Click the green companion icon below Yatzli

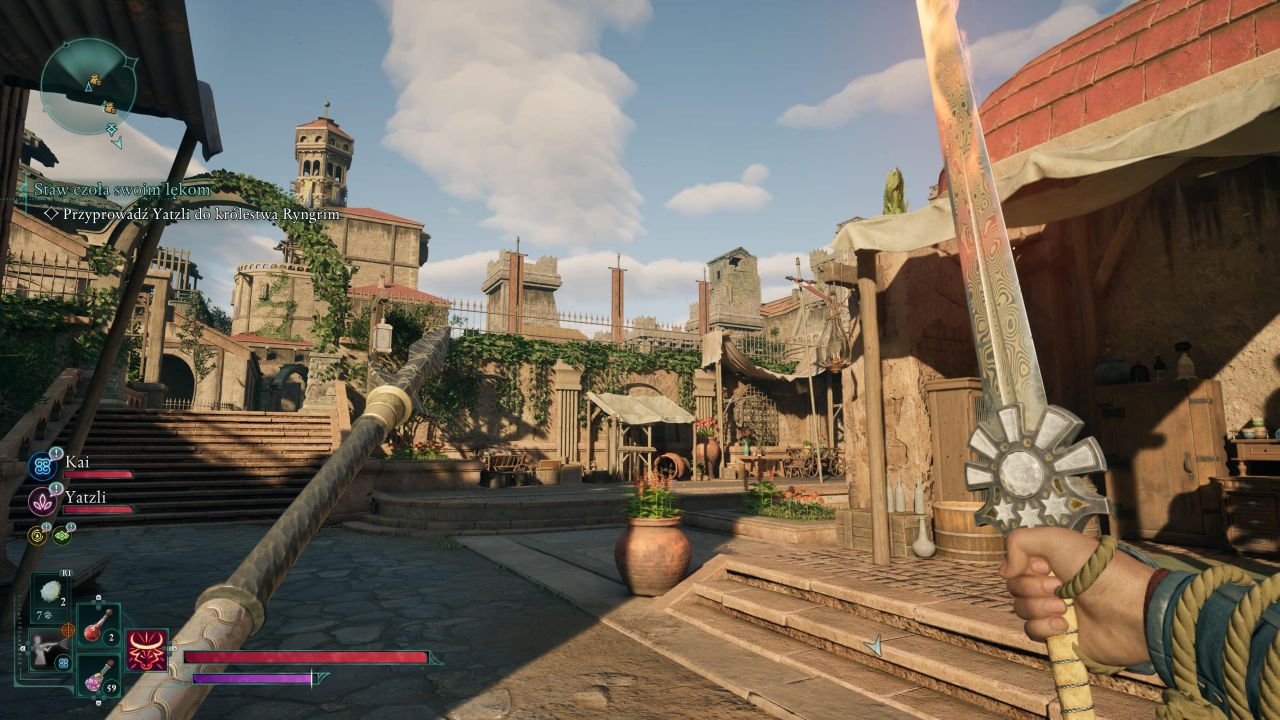coord(62,536)
